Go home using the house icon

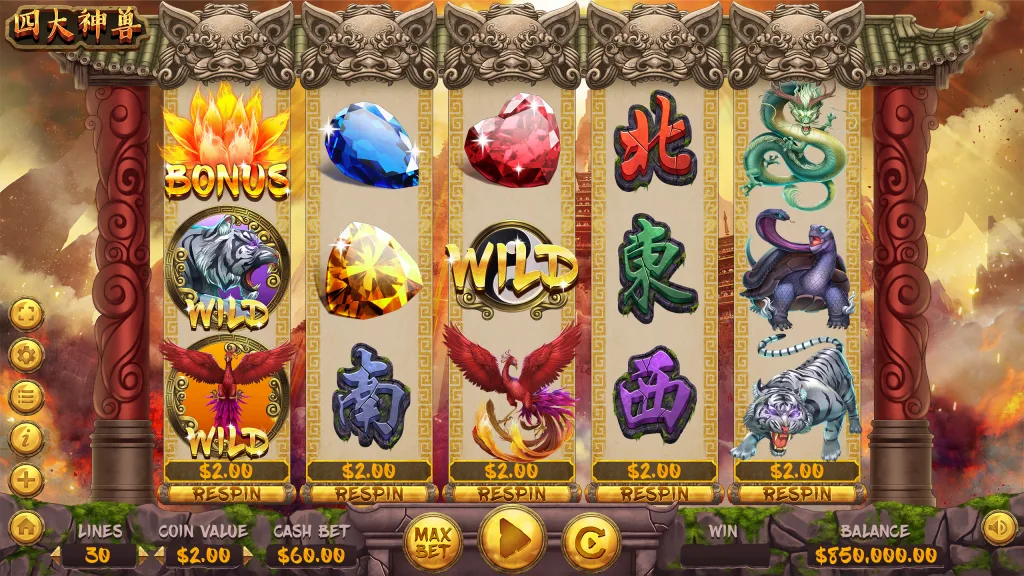point(27,527)
